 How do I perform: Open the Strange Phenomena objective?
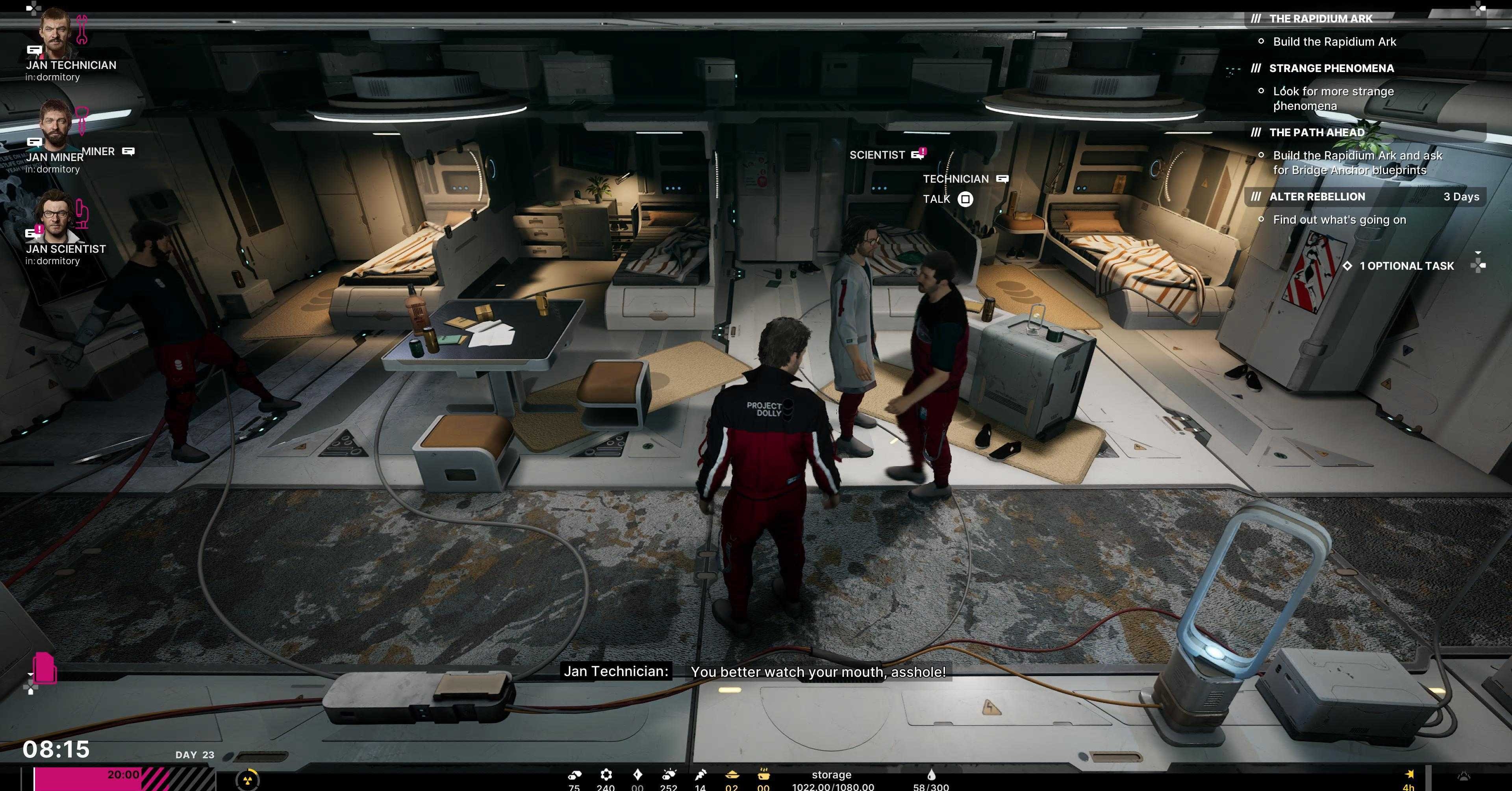tap(1330, 69)
